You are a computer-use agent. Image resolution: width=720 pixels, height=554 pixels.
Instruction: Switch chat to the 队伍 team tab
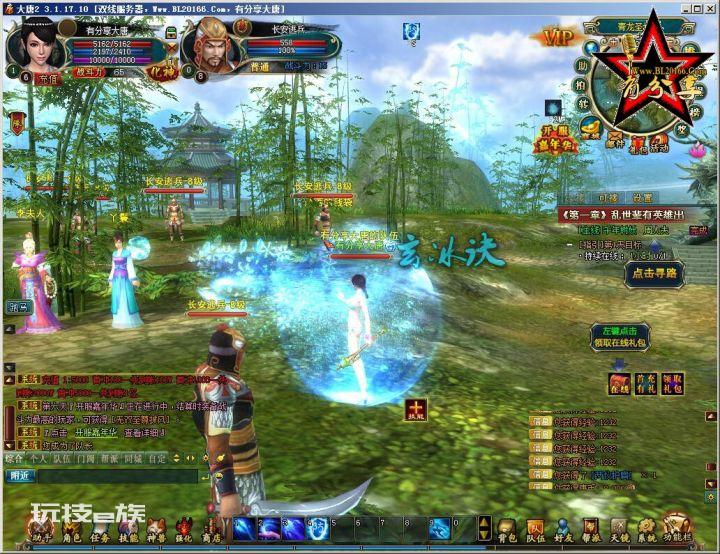point(62,458)
